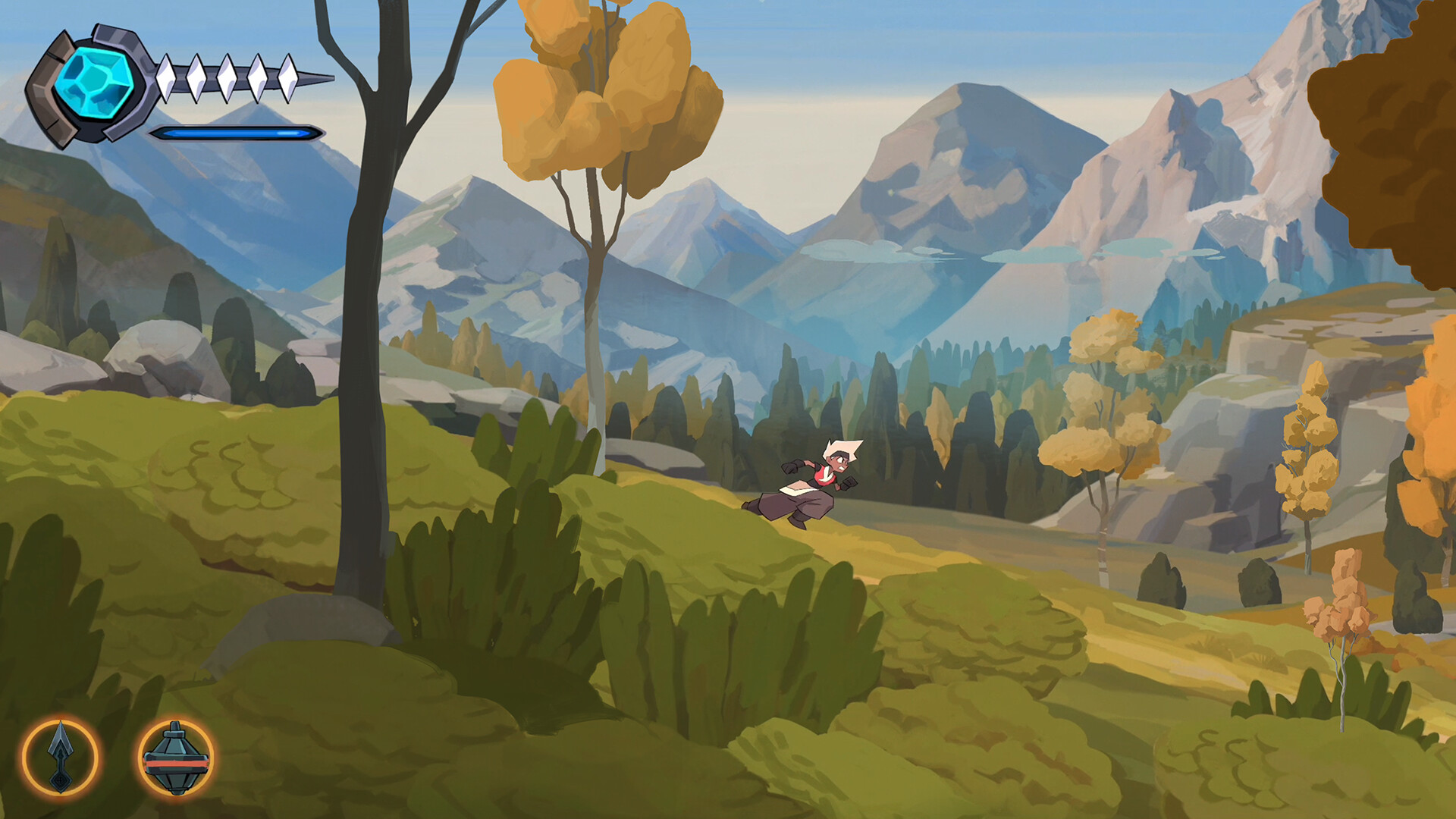This screenshot has width=1456, height=819.
Task: Toggle the second diamond charge indicator
Action: point(196,77)
